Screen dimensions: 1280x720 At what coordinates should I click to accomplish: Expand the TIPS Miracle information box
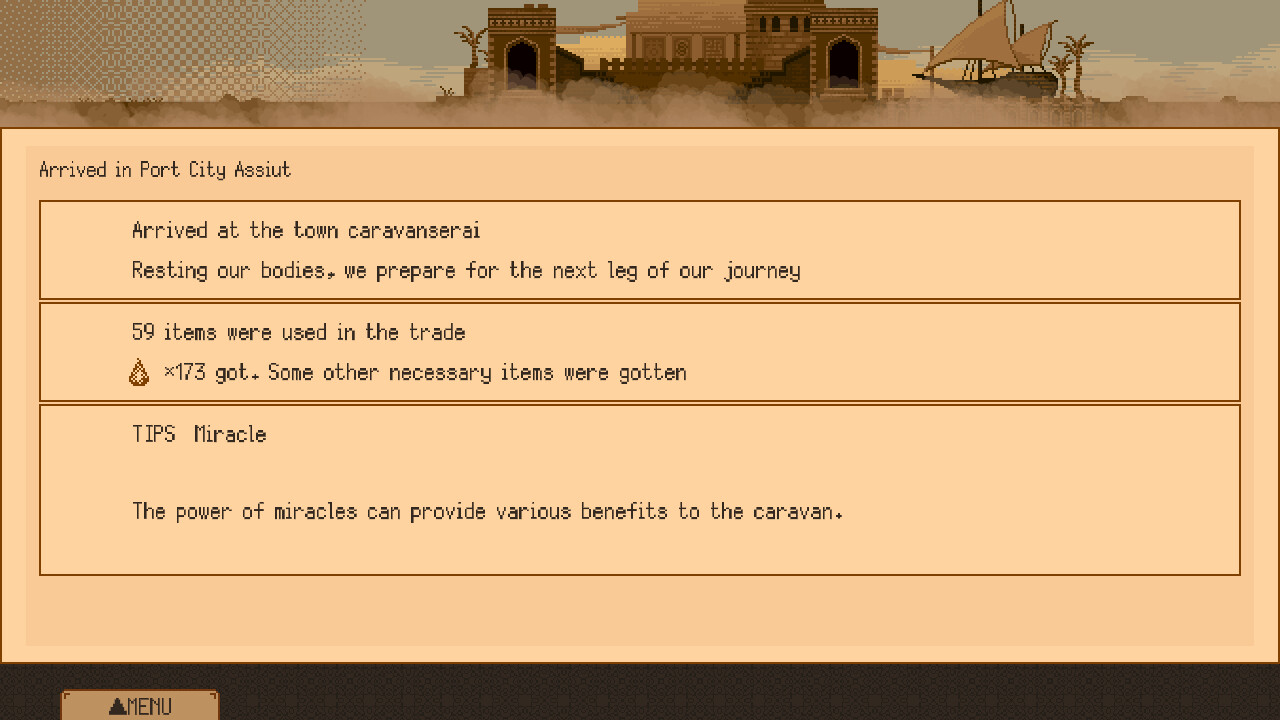[x=640, y=489]
